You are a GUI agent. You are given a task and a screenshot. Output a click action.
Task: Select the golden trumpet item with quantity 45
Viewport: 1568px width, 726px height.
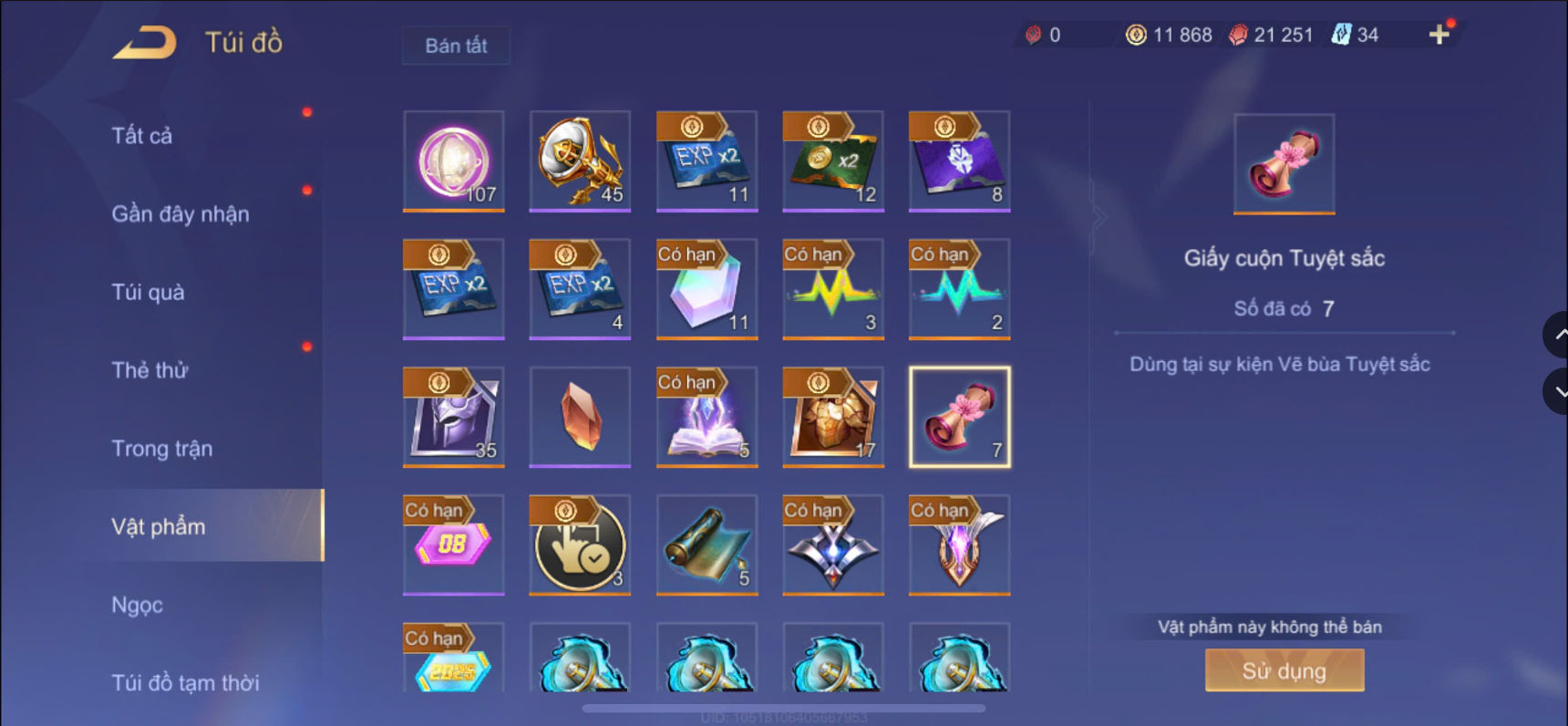[x=579, y=161]
